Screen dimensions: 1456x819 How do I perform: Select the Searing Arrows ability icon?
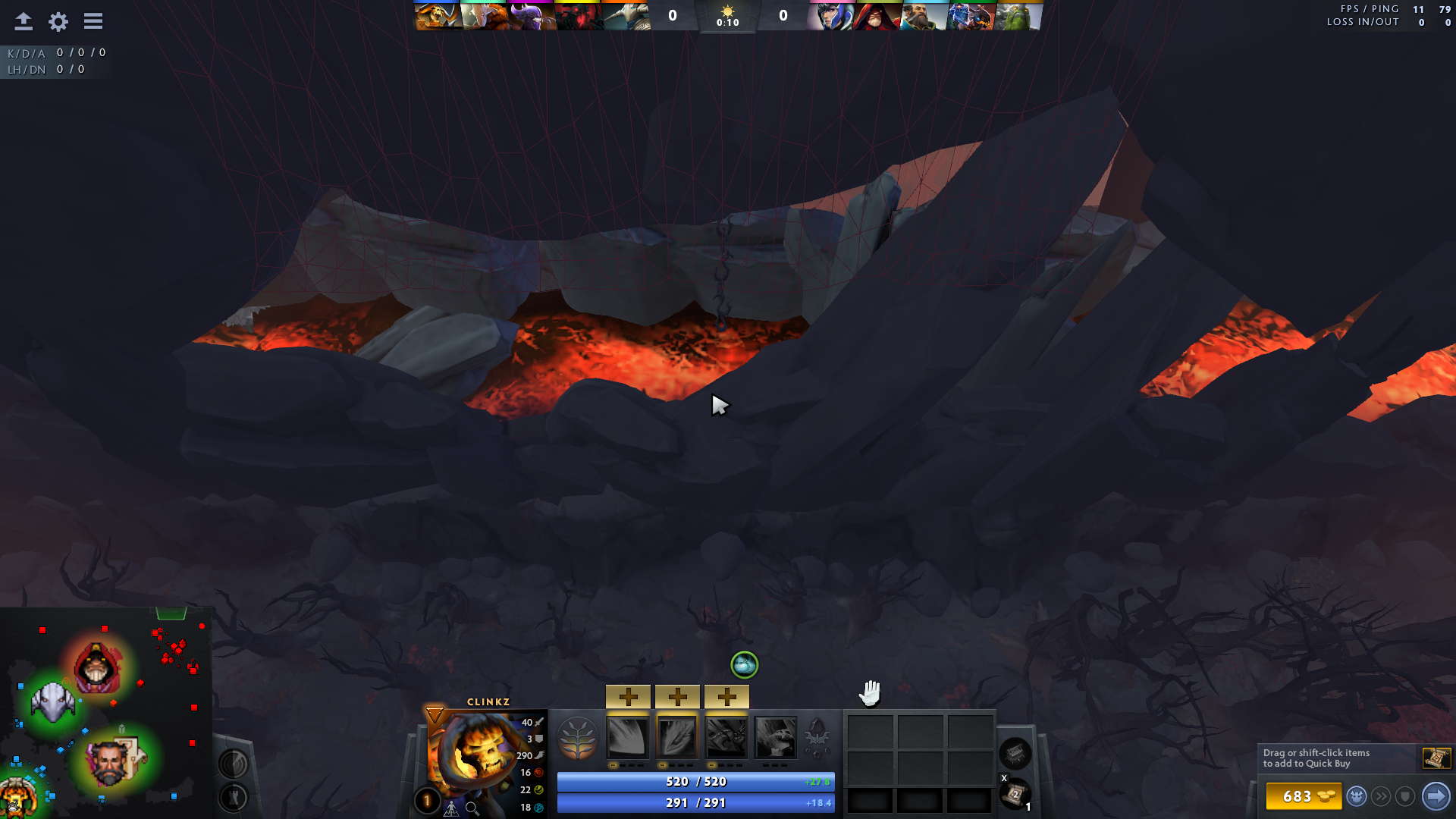pyautogui.click(x=677, y=736)
